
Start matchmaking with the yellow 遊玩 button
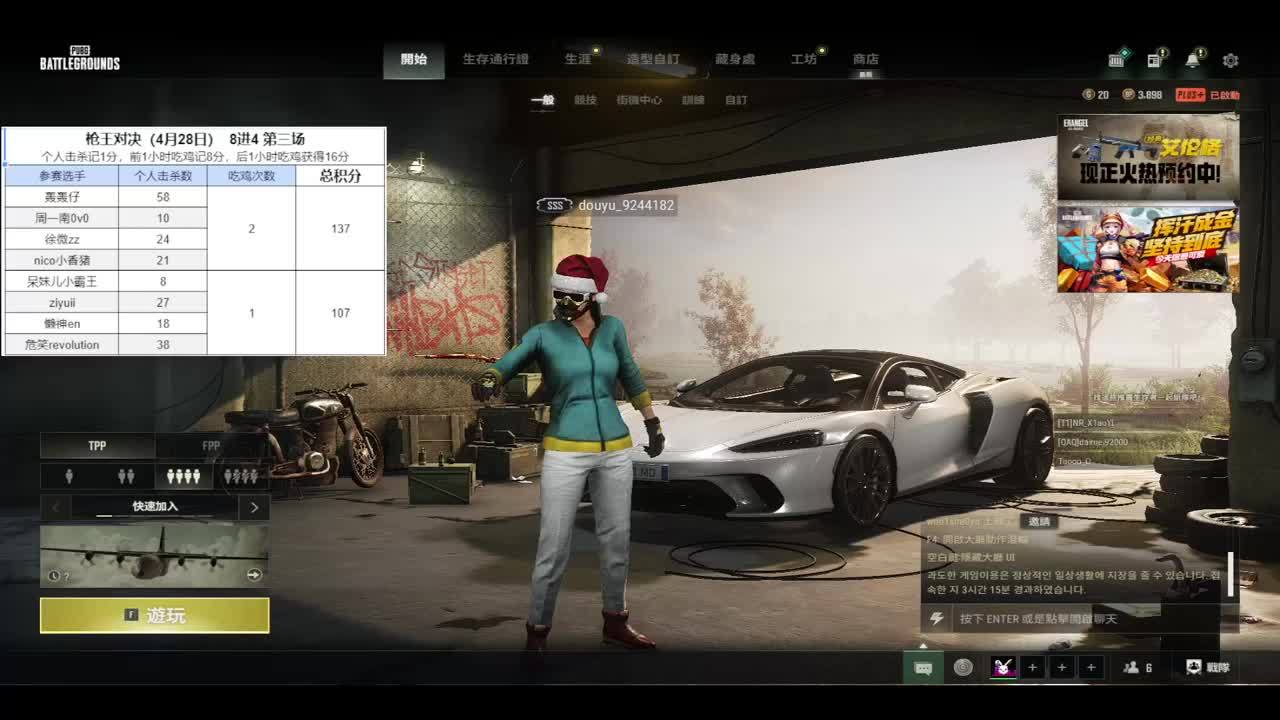[155, 615]
